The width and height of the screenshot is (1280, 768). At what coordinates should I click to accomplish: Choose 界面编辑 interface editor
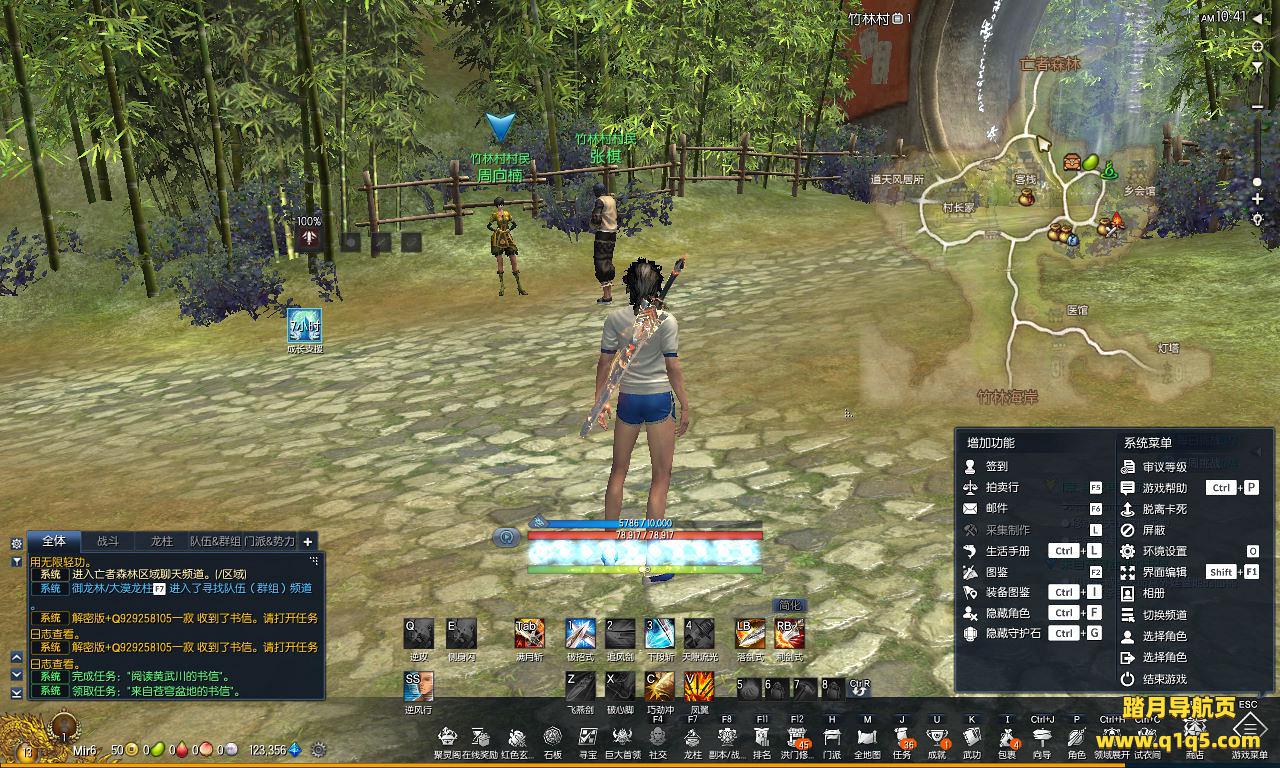(1164, 572)
